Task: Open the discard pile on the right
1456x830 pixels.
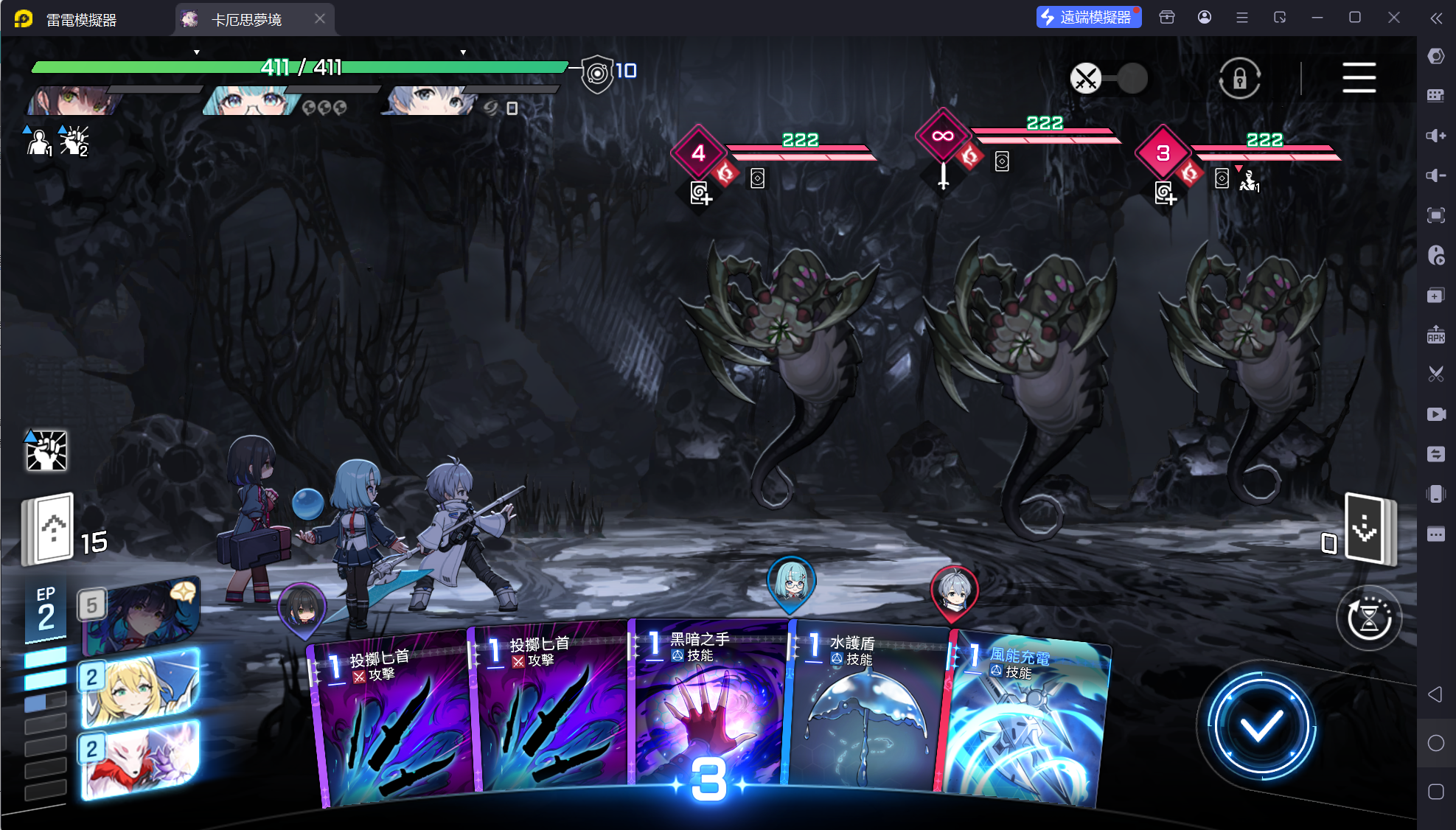Action: (x=1368, y=529)
